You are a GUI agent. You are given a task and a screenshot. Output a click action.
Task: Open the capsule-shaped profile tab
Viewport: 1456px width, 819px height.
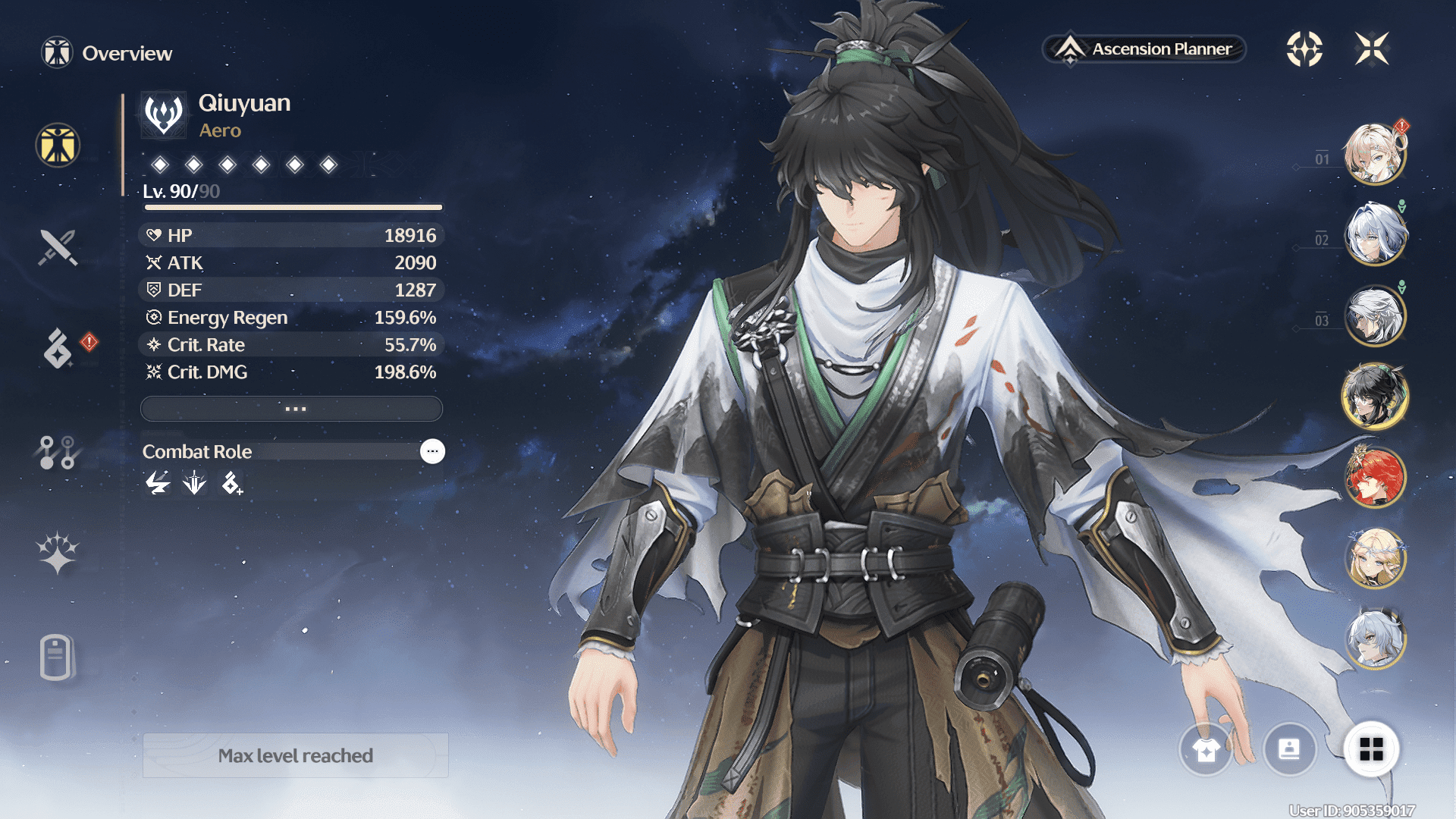57,657
